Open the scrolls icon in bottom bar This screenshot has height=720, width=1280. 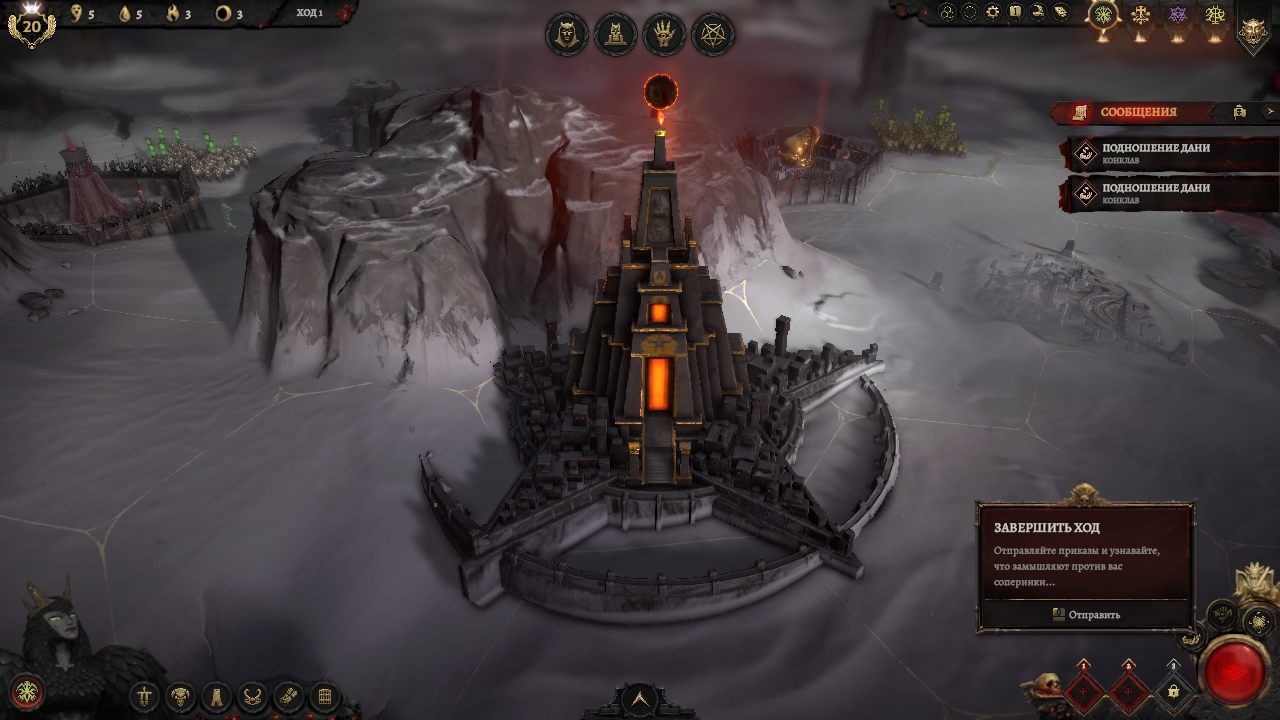pos(288,696)
